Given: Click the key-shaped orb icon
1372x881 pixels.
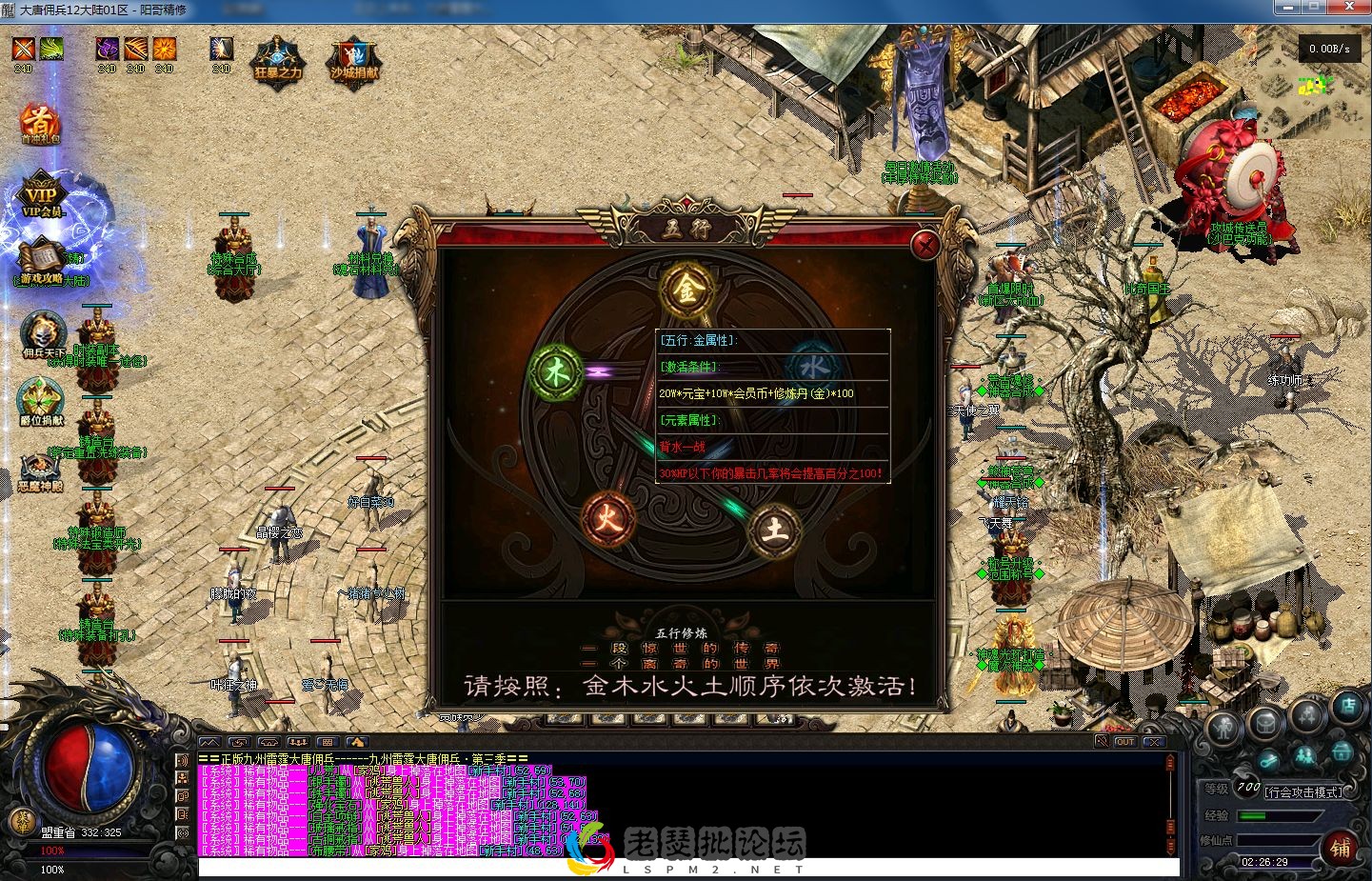Looking at the screenshot, I should tap(1268, 760).
